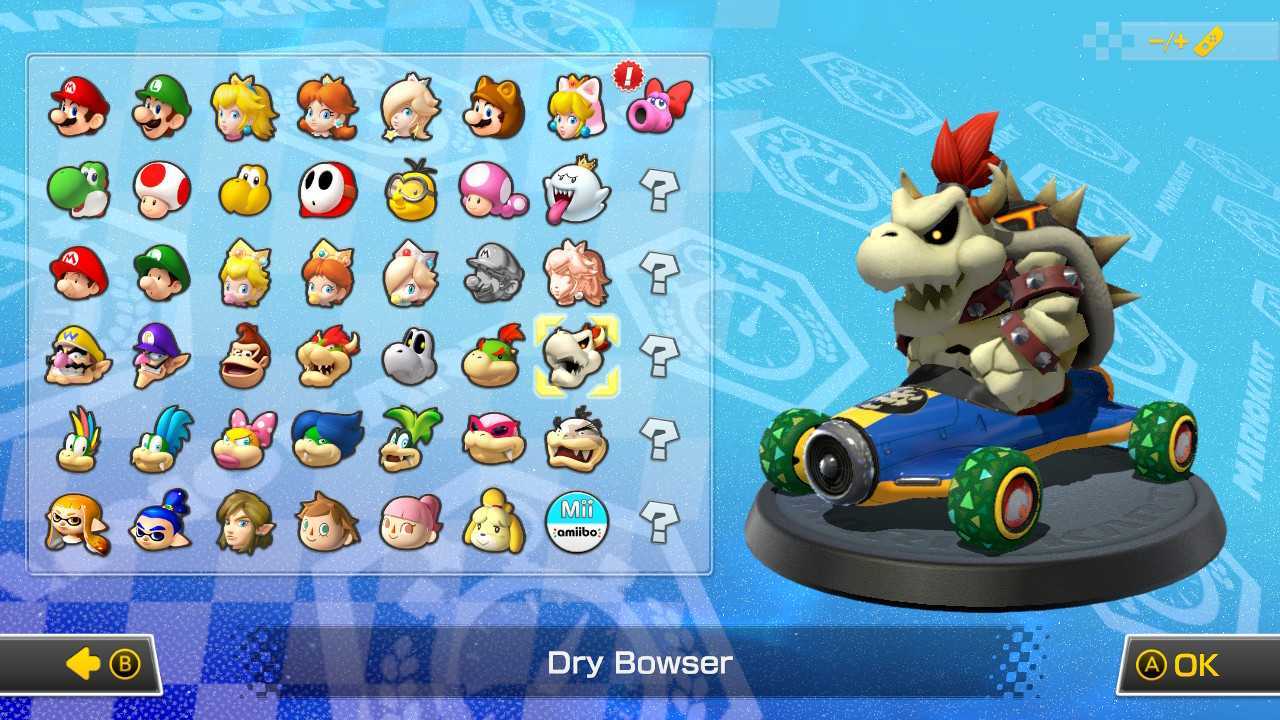
Task: Select Isabelle's character icon
Action: (494, 523)
